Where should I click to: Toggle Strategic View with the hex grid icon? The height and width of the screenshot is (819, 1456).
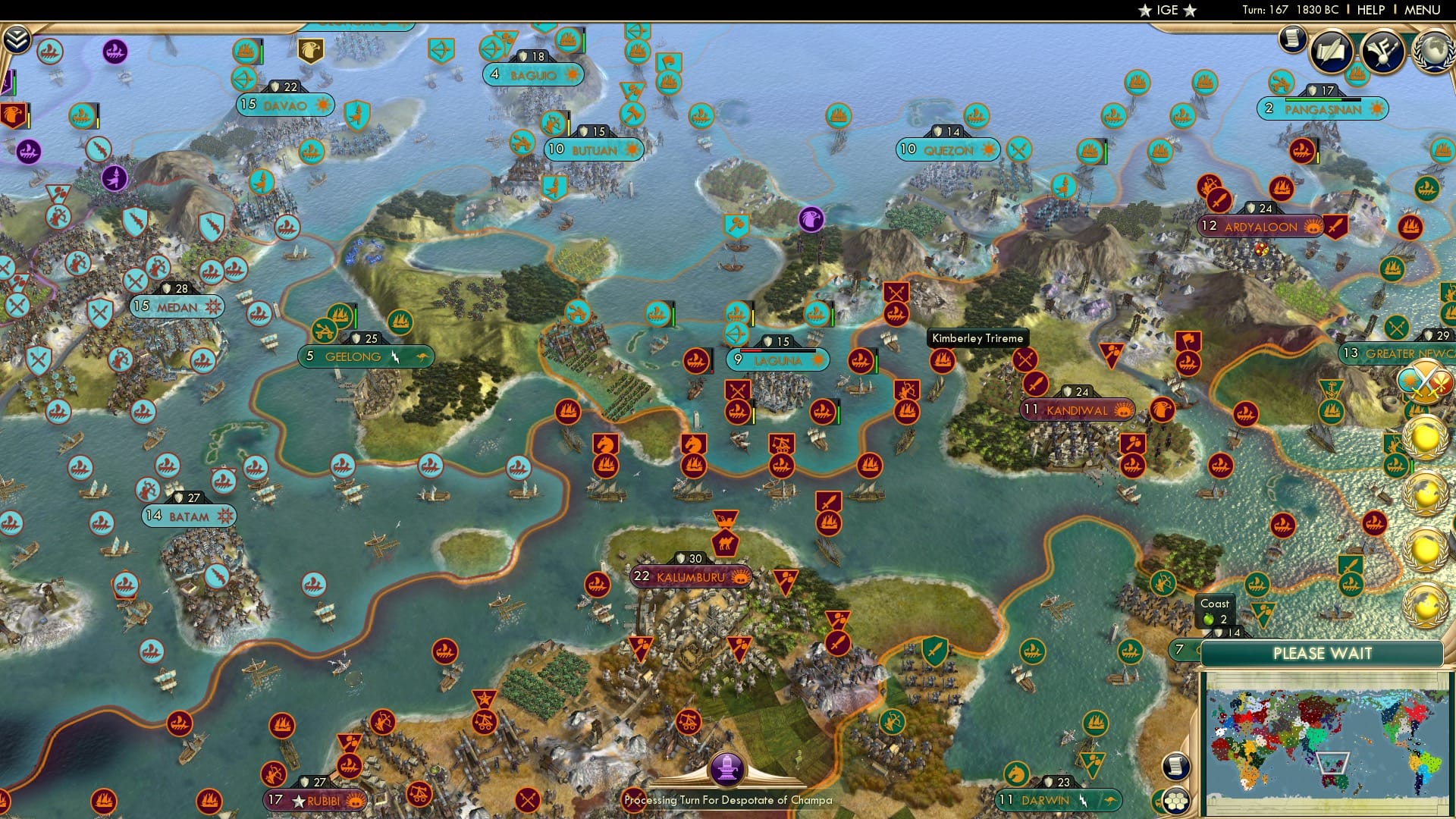click(1175, 800)
